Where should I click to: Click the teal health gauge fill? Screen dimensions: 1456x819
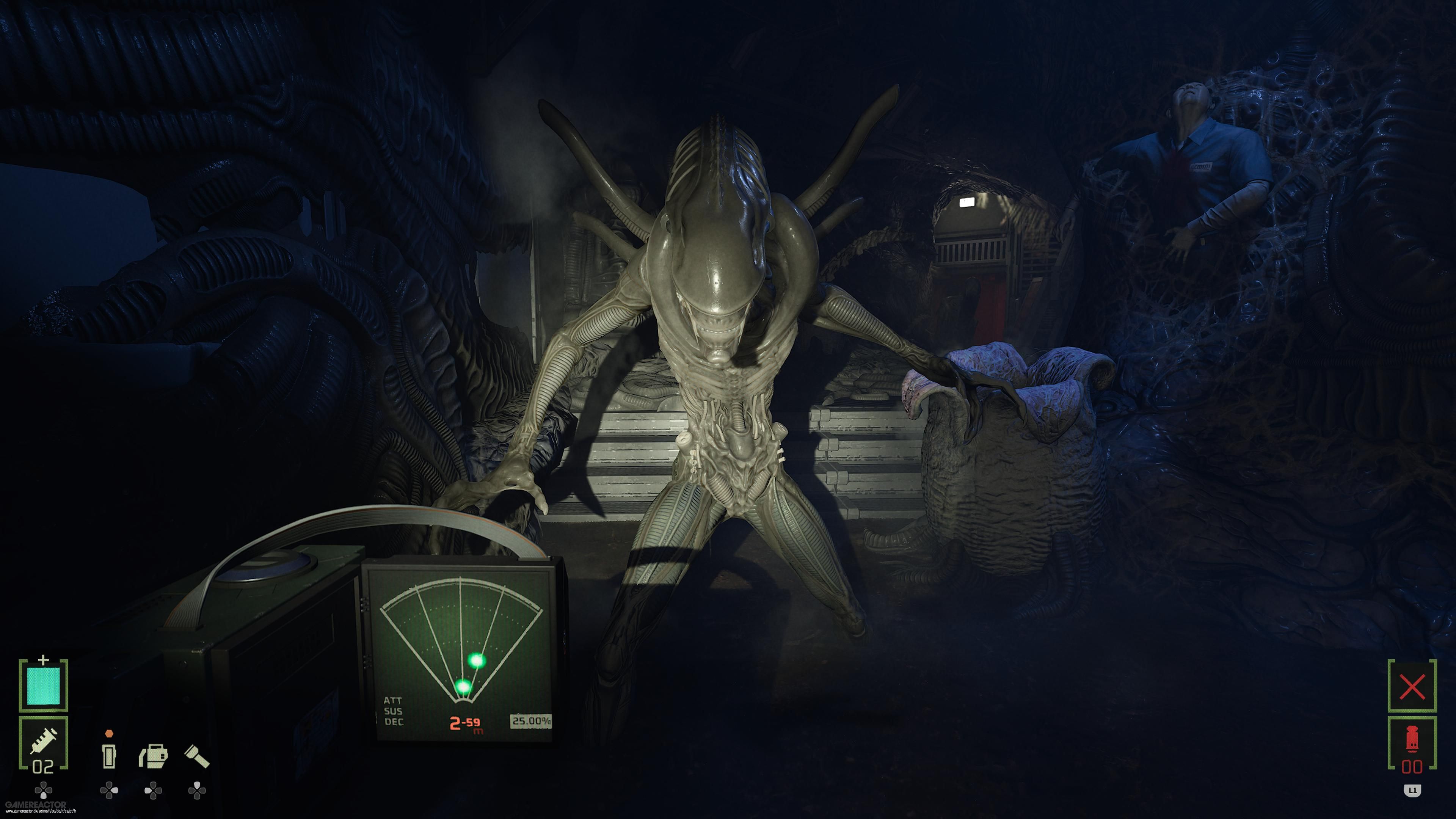pyautogui.click(x=43, y=686)
